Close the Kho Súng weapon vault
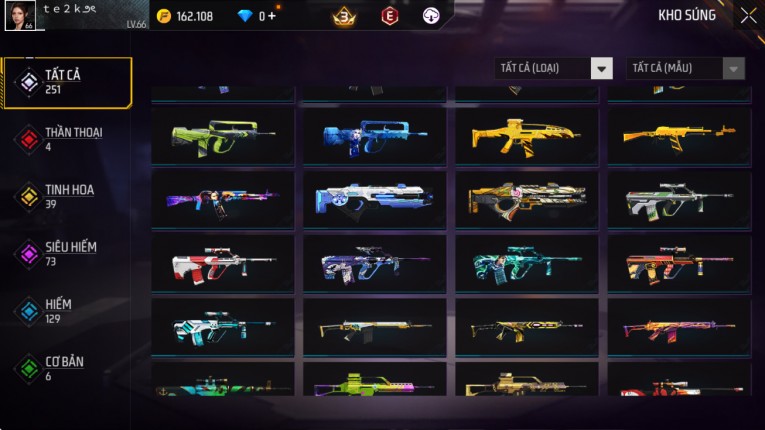 748,16
